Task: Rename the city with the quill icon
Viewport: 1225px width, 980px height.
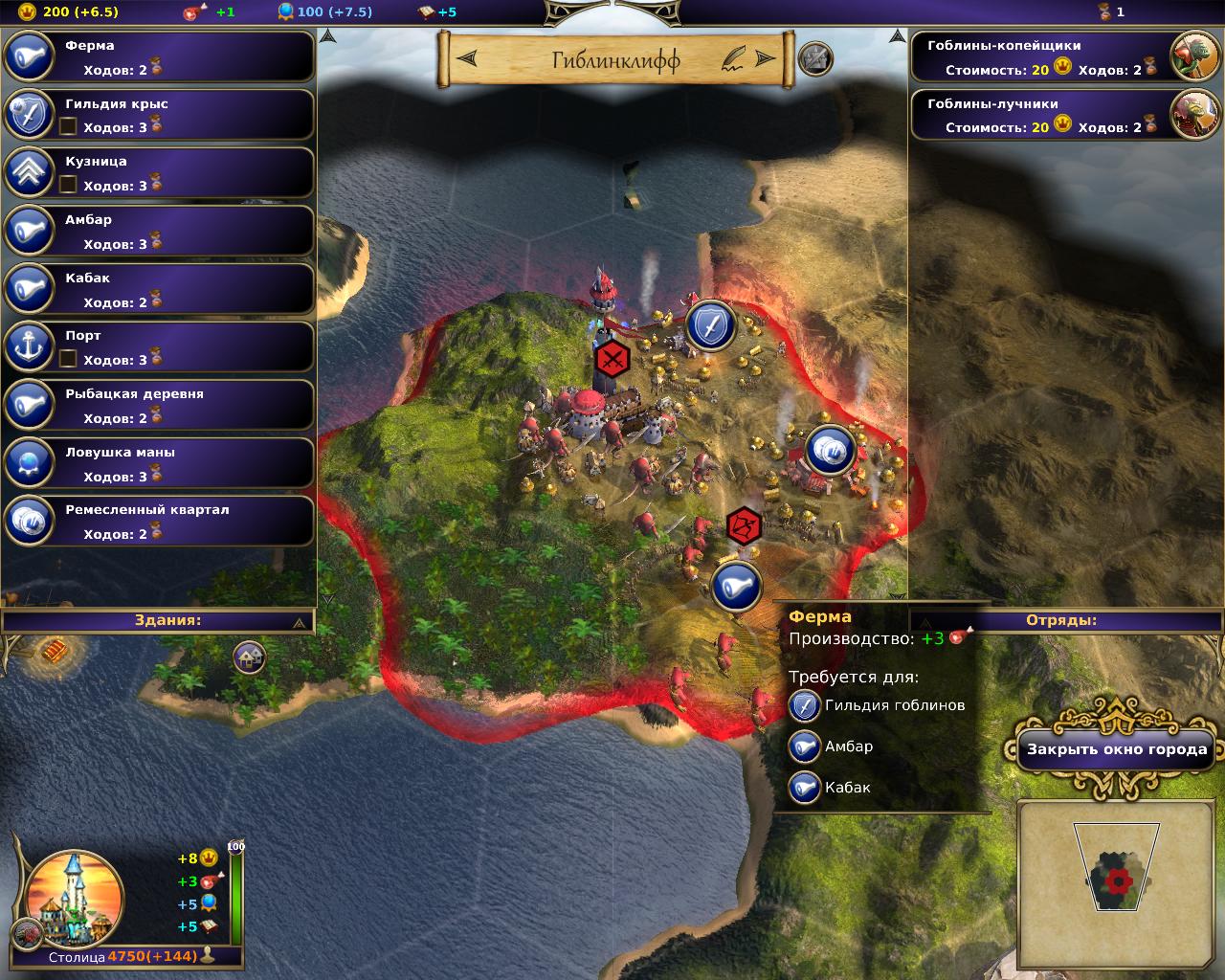Action: (733, 59)
